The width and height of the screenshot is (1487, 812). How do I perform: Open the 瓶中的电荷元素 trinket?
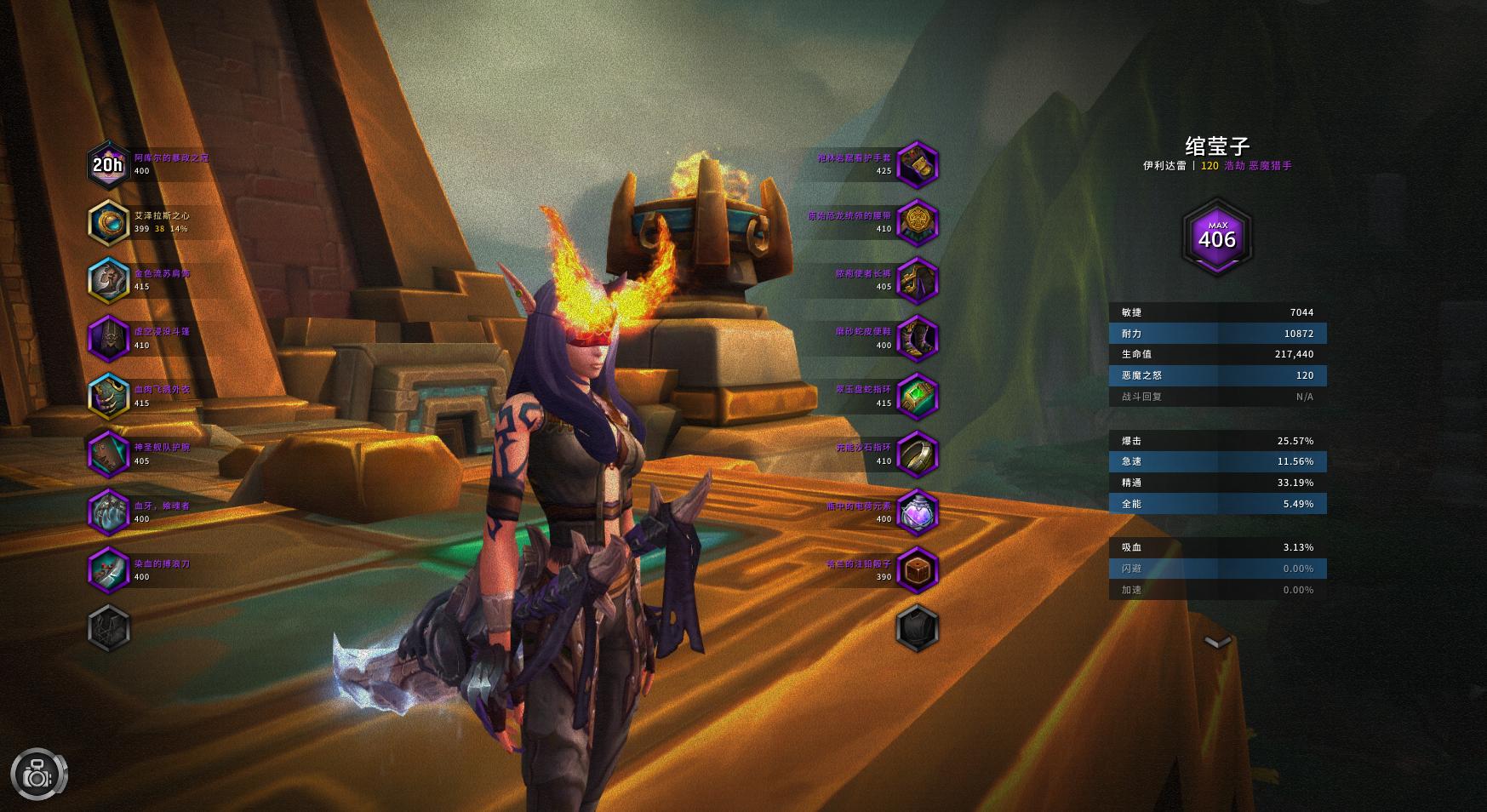(917, 512)
